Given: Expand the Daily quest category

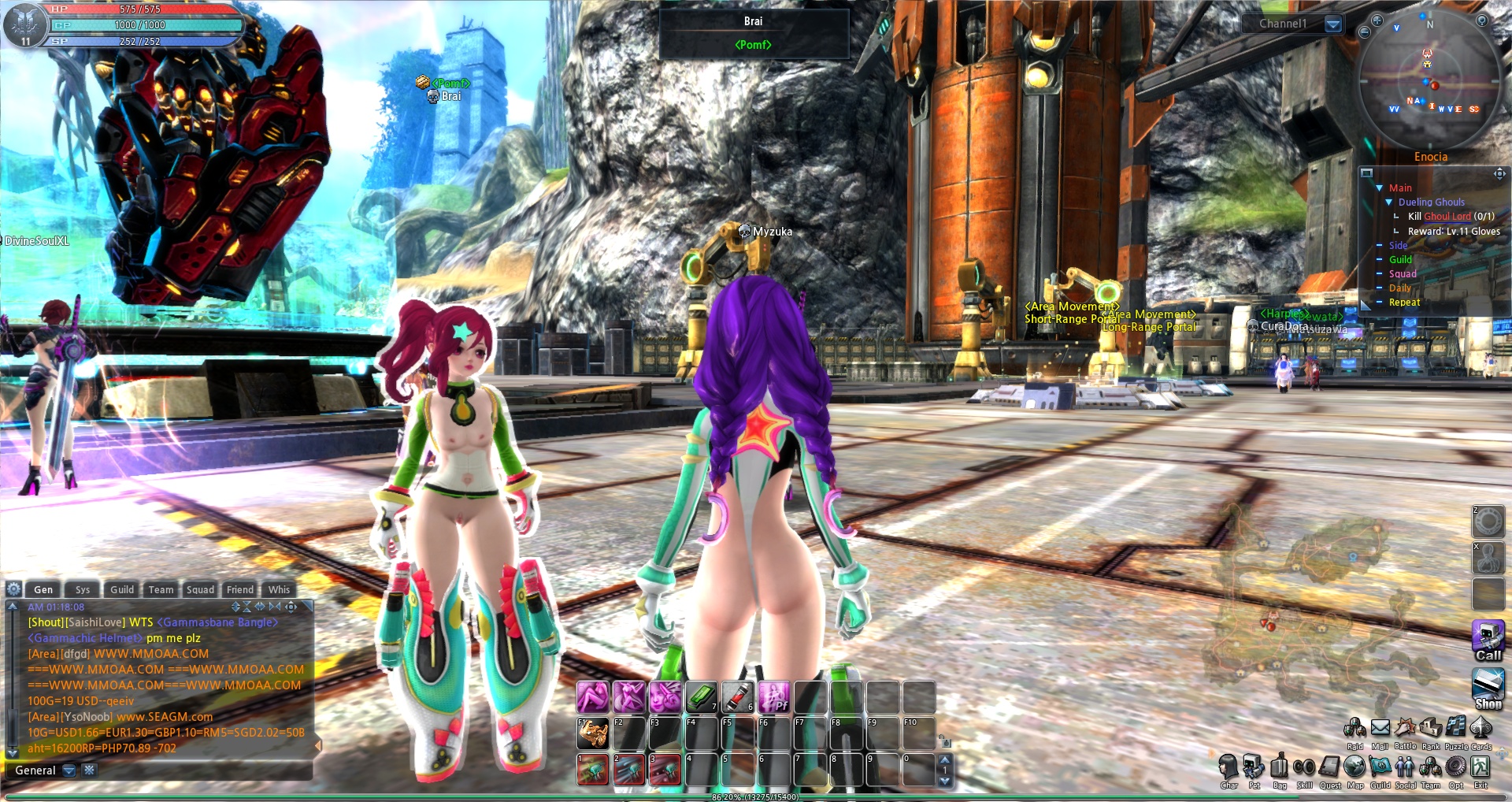Looking at the screenshot, I should click(1399, 288).
